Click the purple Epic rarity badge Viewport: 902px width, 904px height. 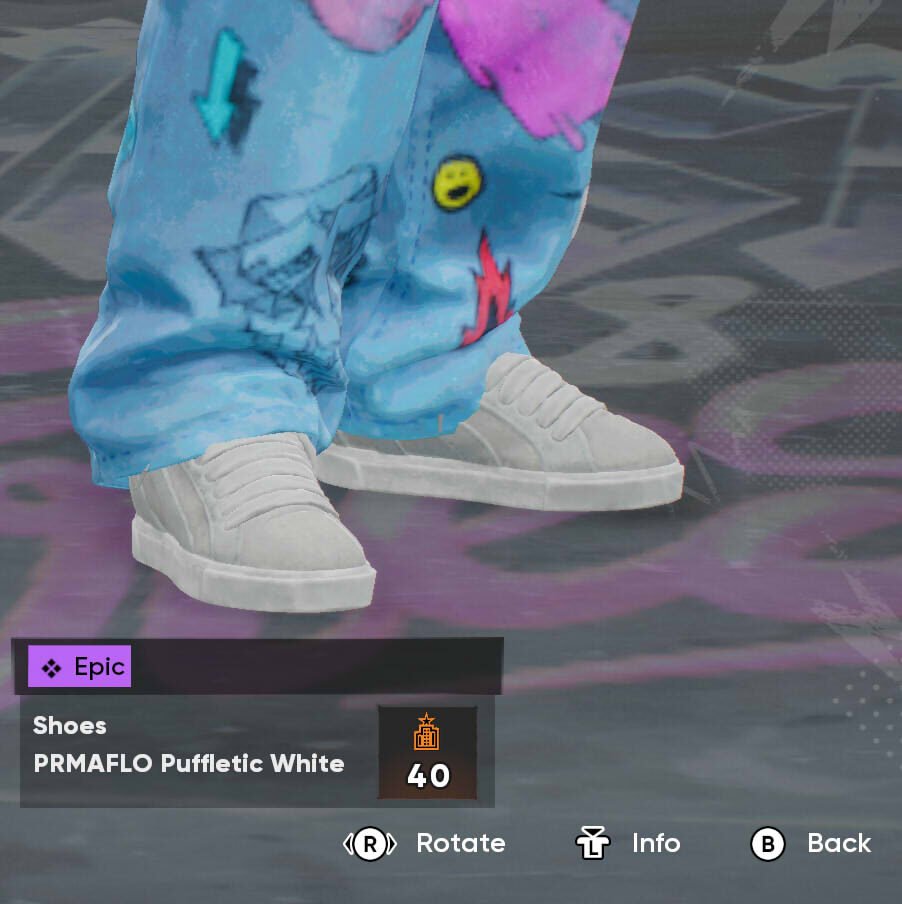pyautogui.click(x=80, y=667)
